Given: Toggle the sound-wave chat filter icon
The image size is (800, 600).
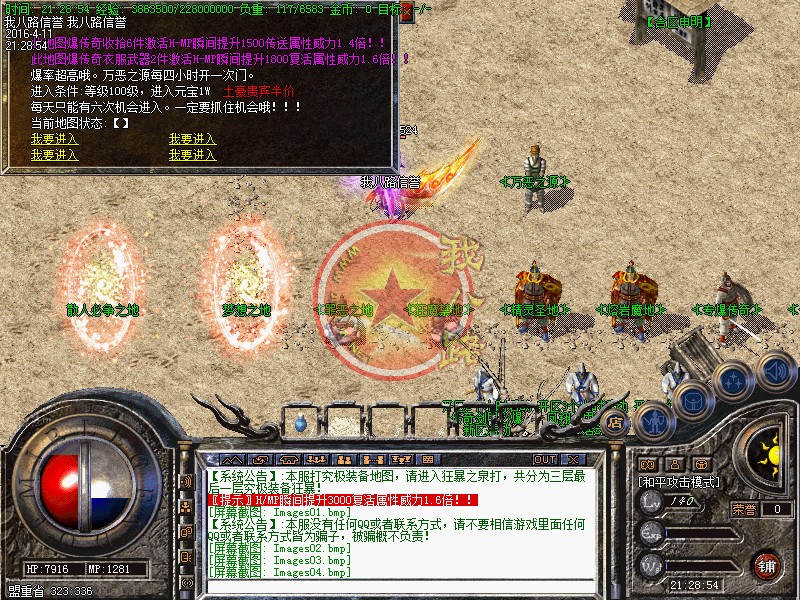Looking at the screenshot, I should (186, 481).
